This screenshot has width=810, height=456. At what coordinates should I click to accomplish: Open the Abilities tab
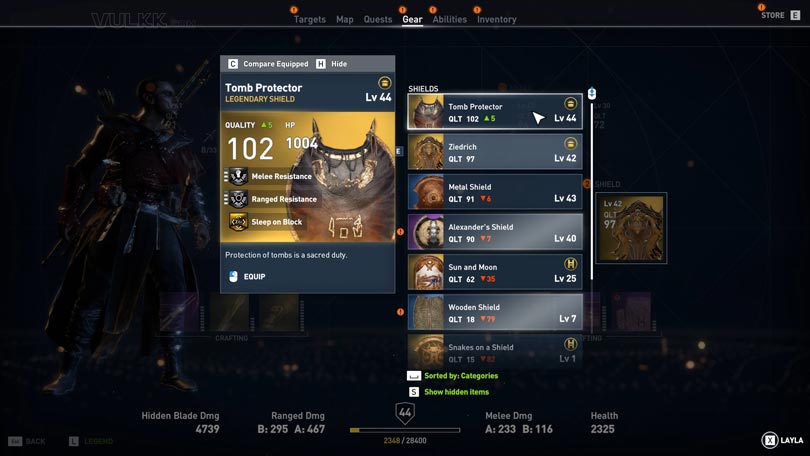click(450, 19)
